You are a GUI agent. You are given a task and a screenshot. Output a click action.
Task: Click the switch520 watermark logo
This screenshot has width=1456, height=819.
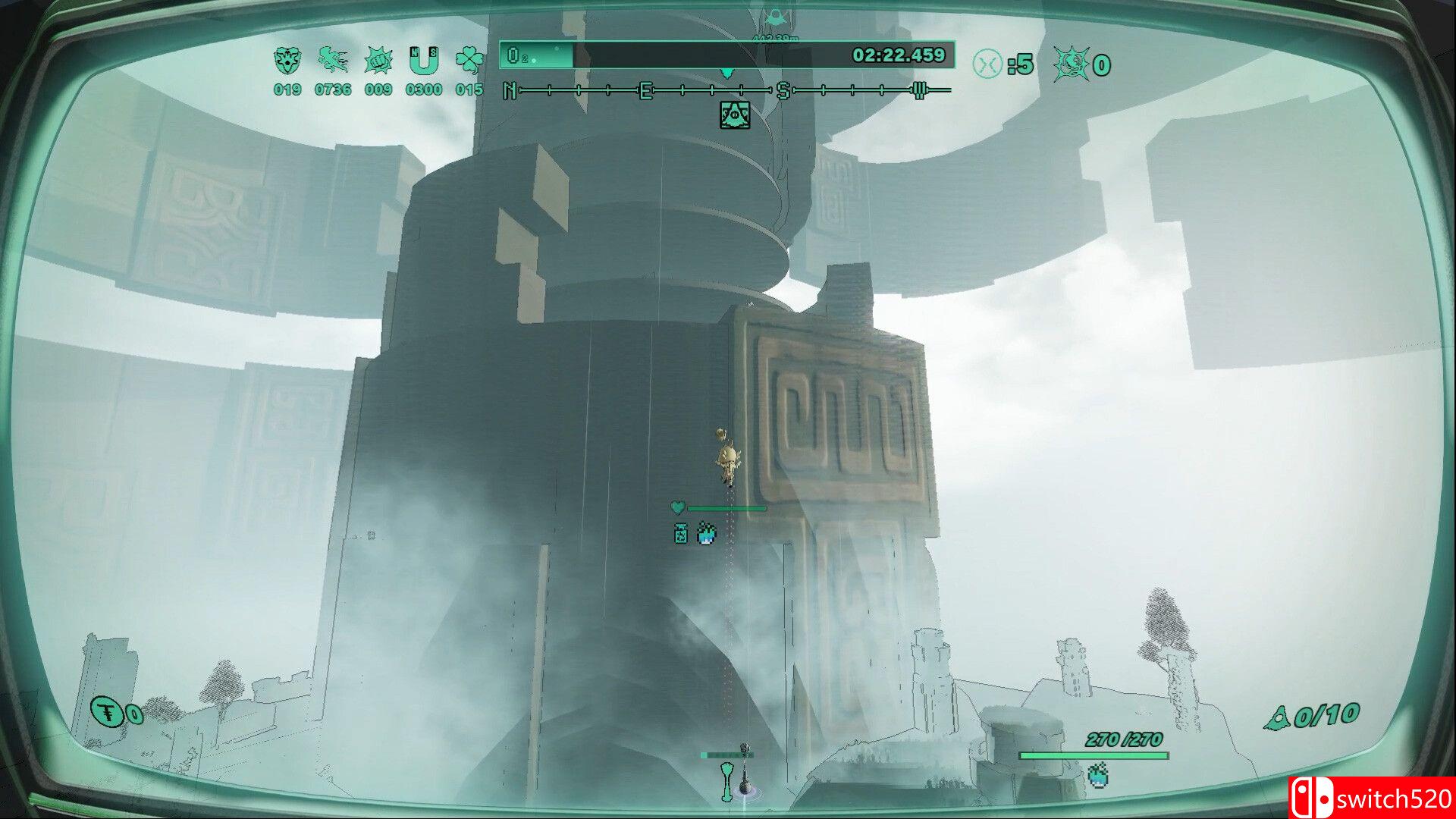(x=1371, y=798)
